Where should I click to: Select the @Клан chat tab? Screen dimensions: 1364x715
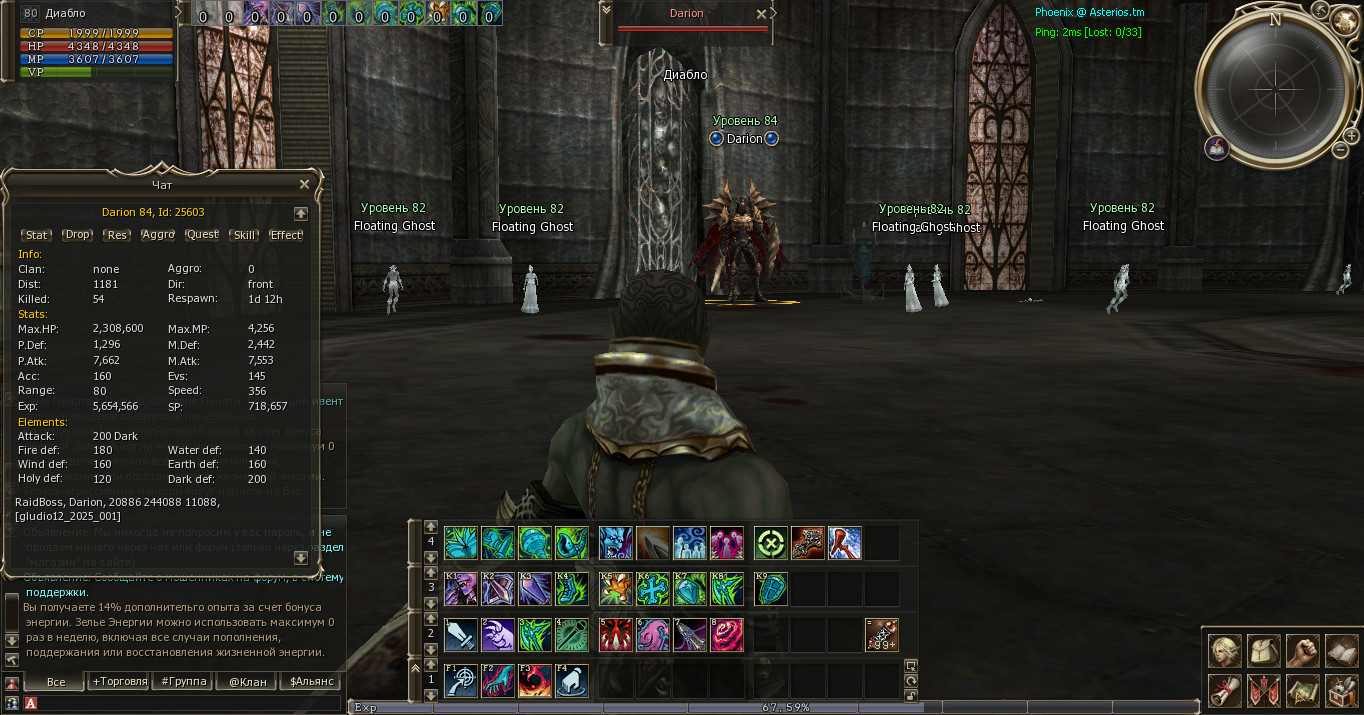coord(247,682)
